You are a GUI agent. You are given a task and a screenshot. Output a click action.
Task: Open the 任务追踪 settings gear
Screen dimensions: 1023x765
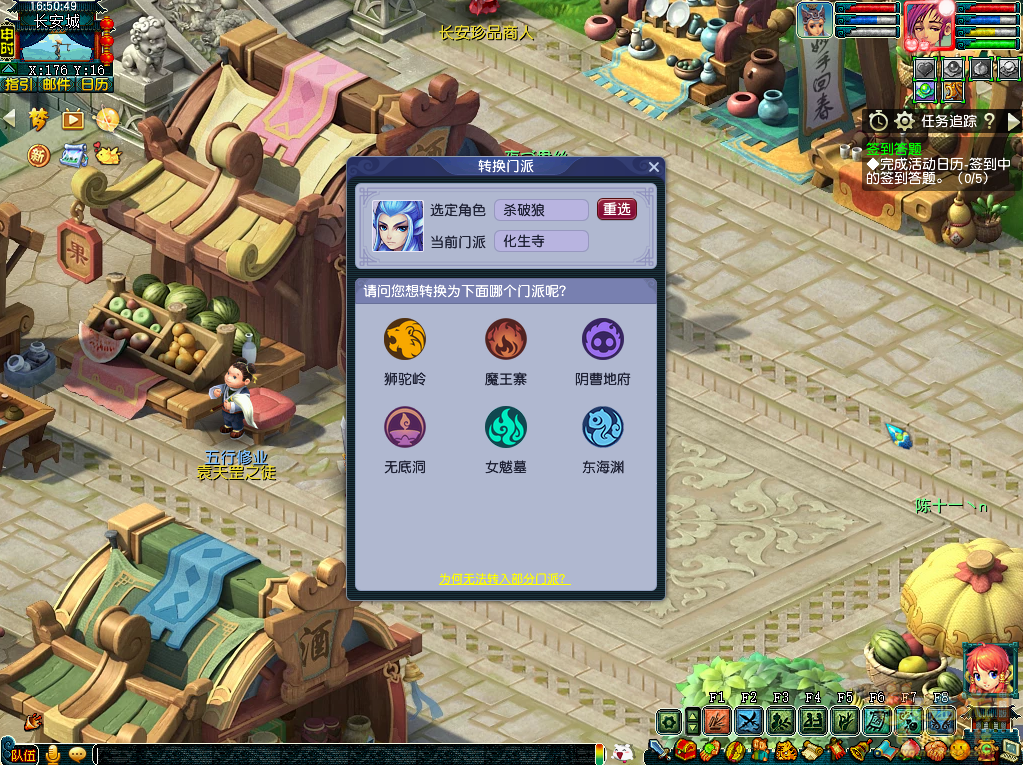point(905,121)
